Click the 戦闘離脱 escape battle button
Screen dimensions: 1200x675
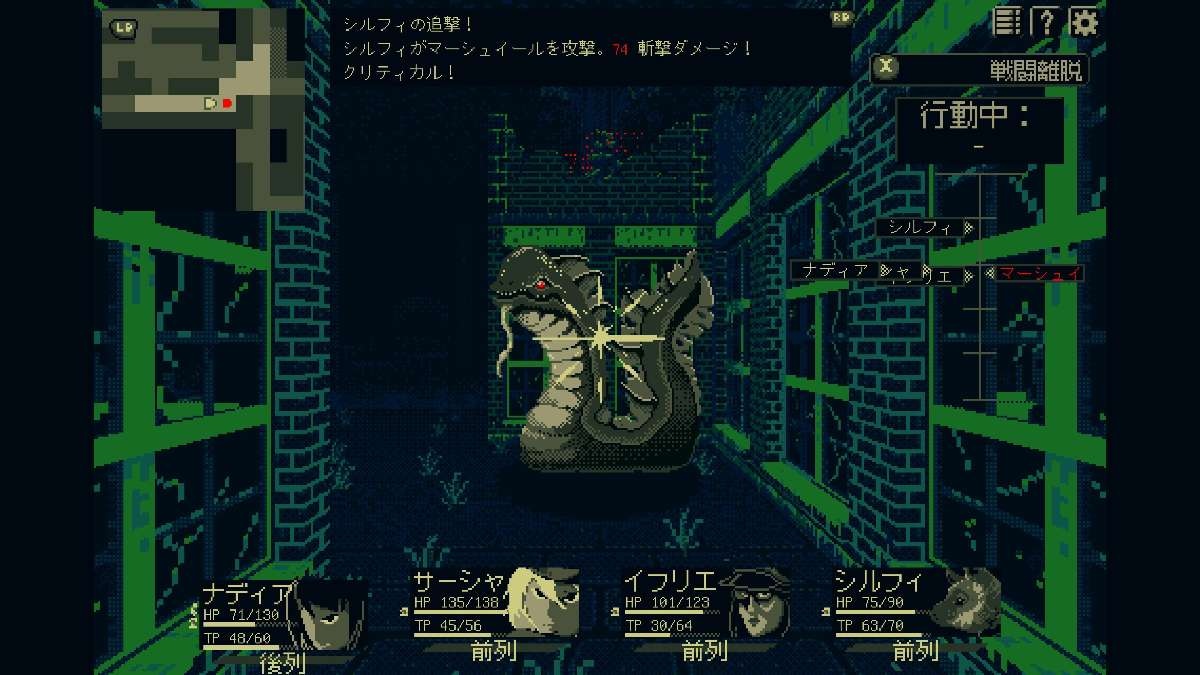(979, 68)
